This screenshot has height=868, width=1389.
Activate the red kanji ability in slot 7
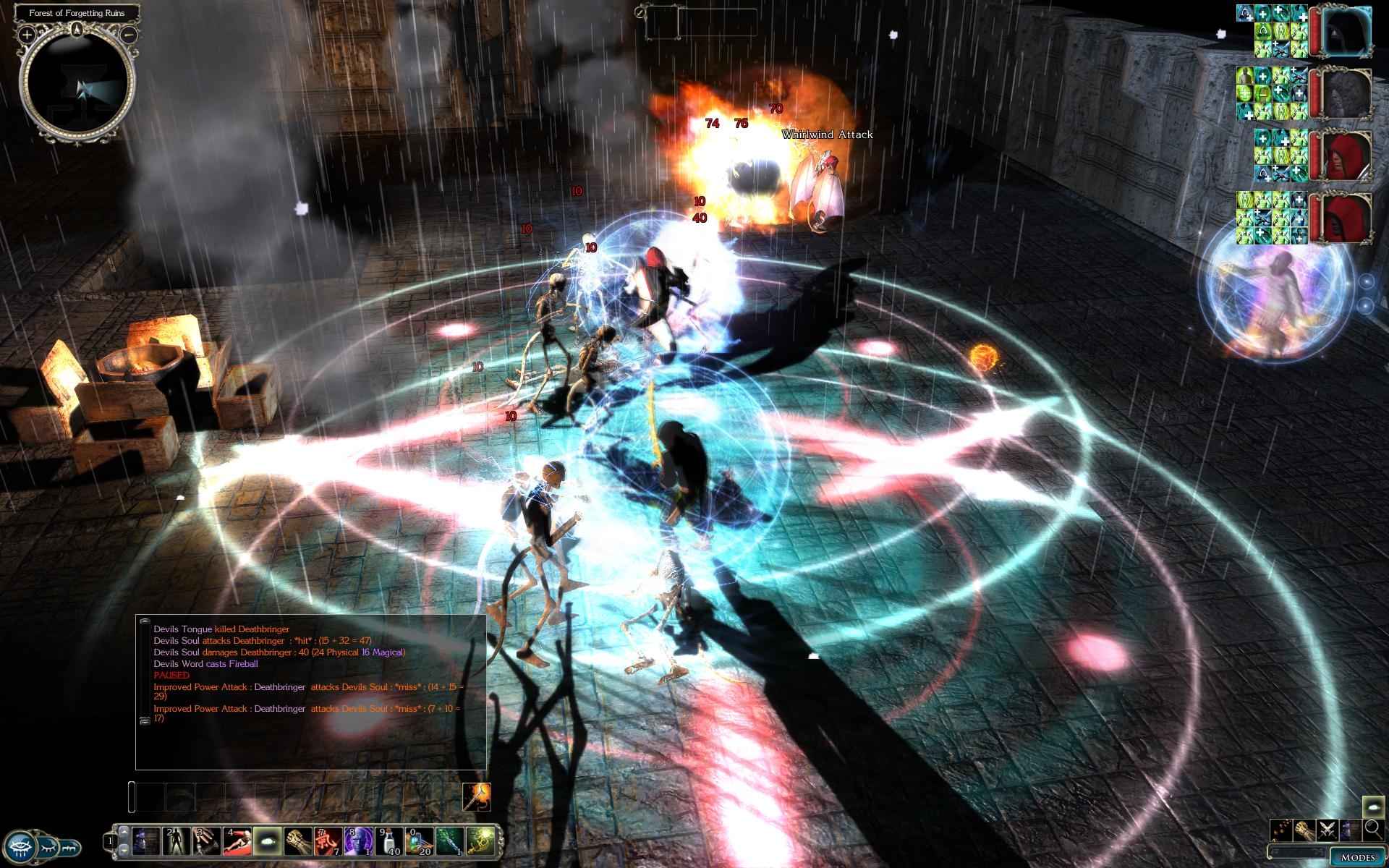pos(327,841)
